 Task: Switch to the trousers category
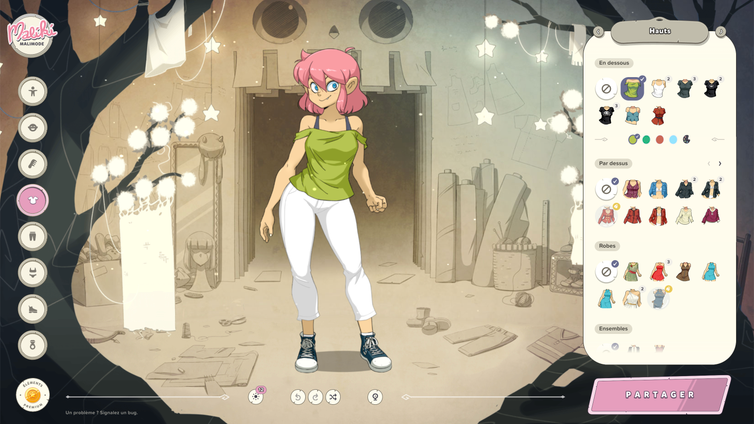pyautogui.click(x=33, y=237)
